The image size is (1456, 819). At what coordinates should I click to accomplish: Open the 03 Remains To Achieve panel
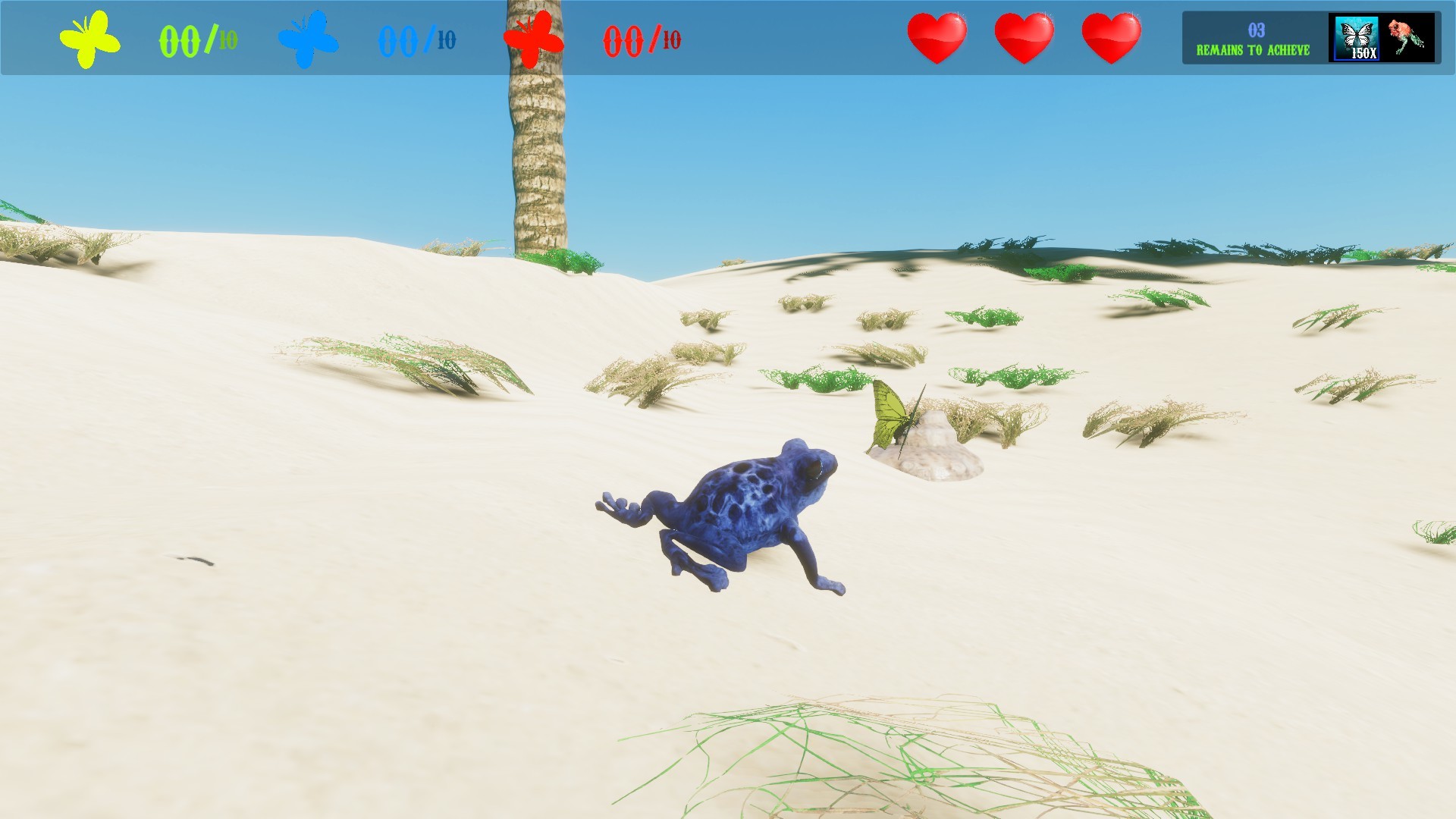tap(1253, 38)
